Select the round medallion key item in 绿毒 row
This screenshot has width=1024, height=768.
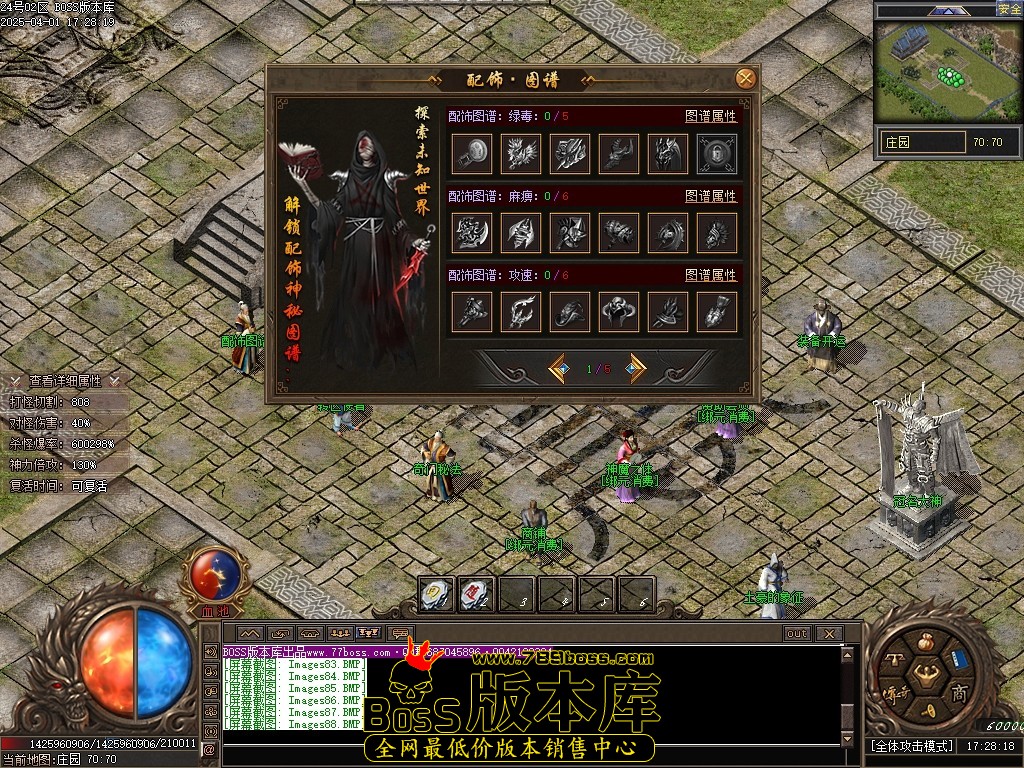(x=472, y=154)
